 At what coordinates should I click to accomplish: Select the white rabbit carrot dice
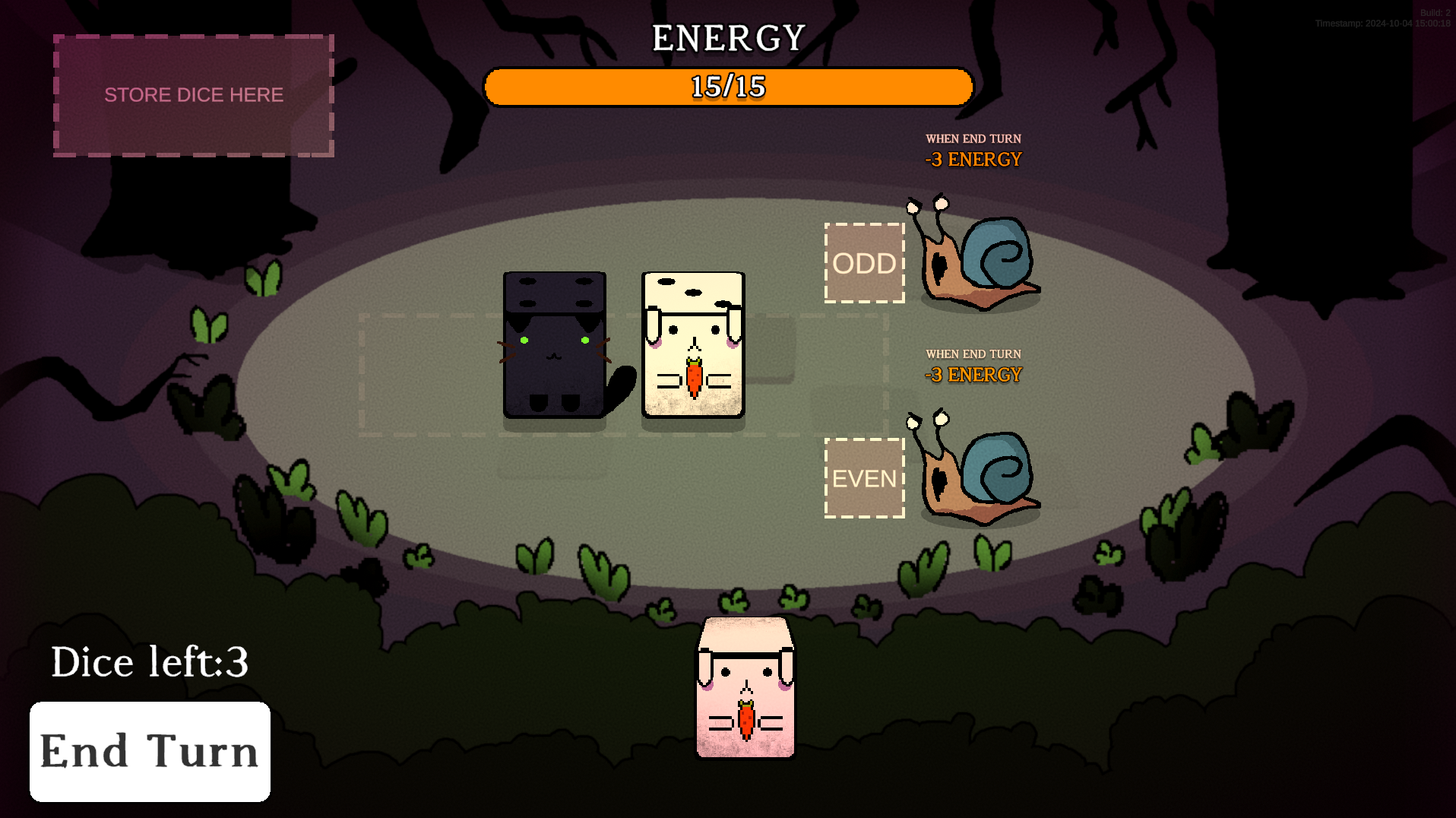click(x=694, y=344)
